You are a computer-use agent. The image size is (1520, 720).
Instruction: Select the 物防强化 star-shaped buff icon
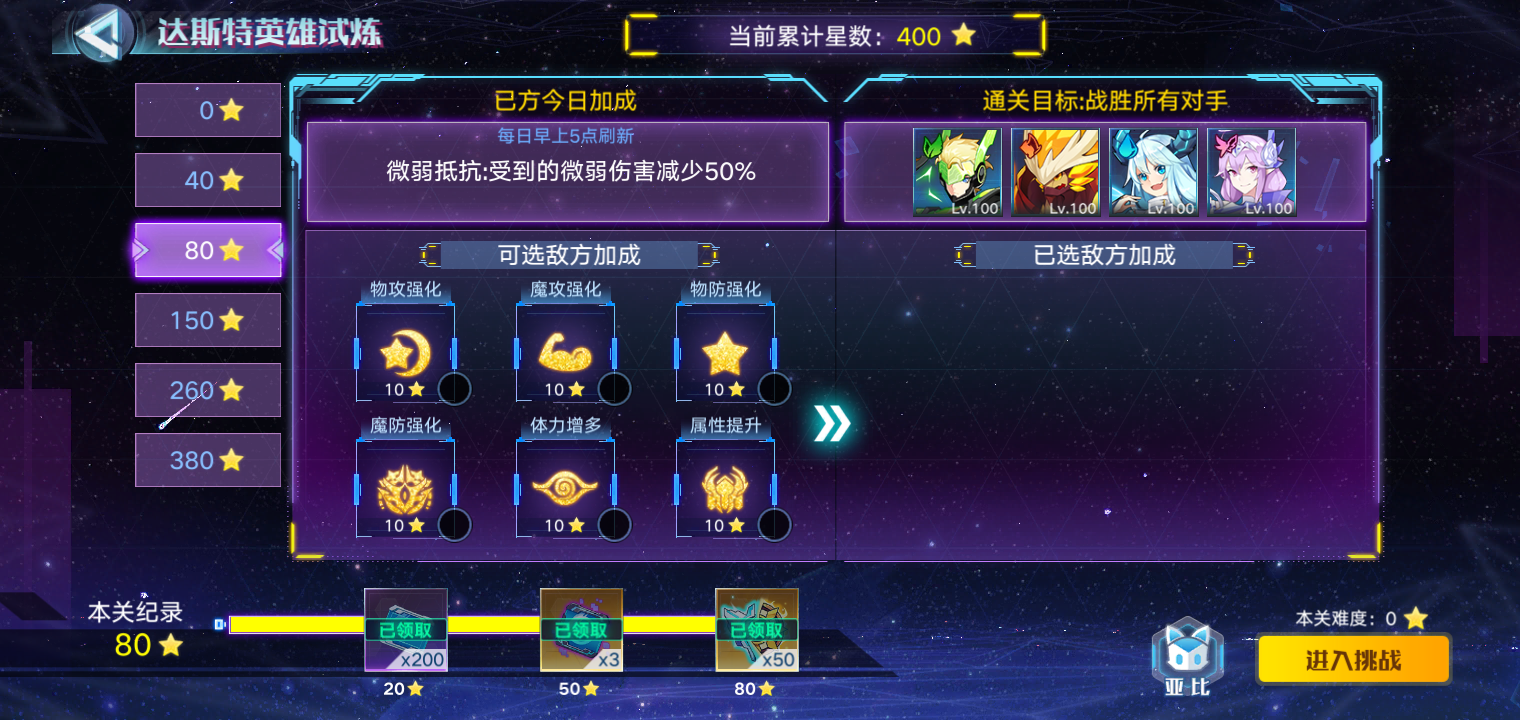(x=725, y=350)
